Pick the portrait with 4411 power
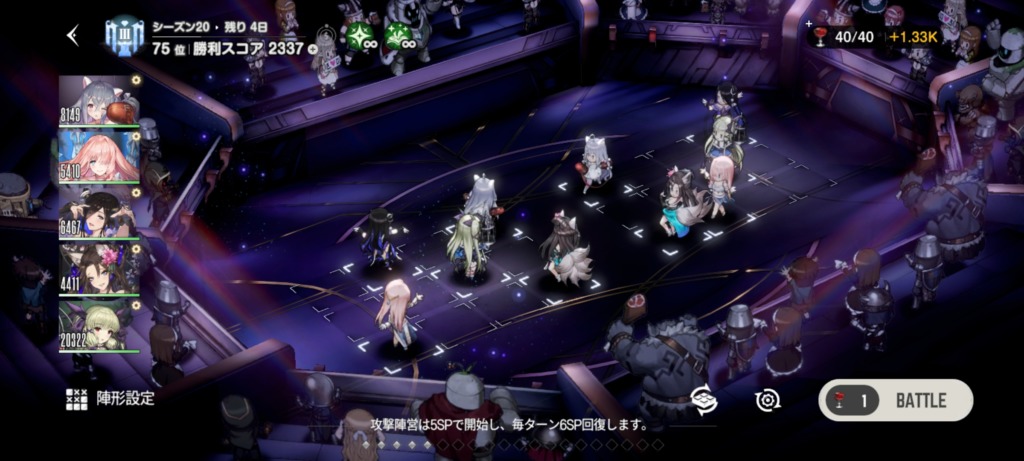 click(98, 268)
